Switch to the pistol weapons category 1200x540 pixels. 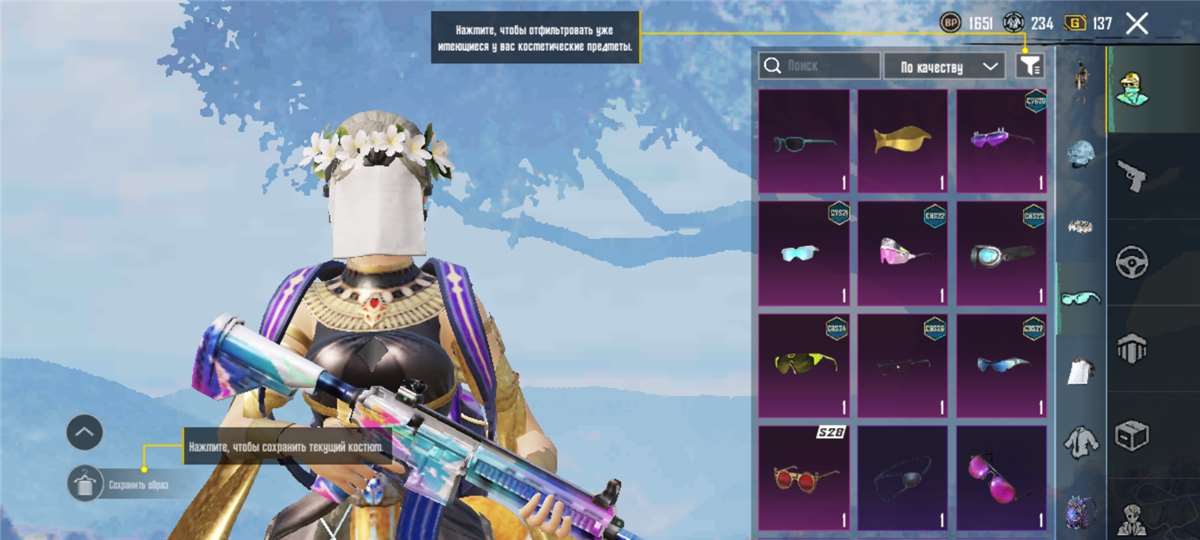pyautogui.click(x=1133, y=175)
